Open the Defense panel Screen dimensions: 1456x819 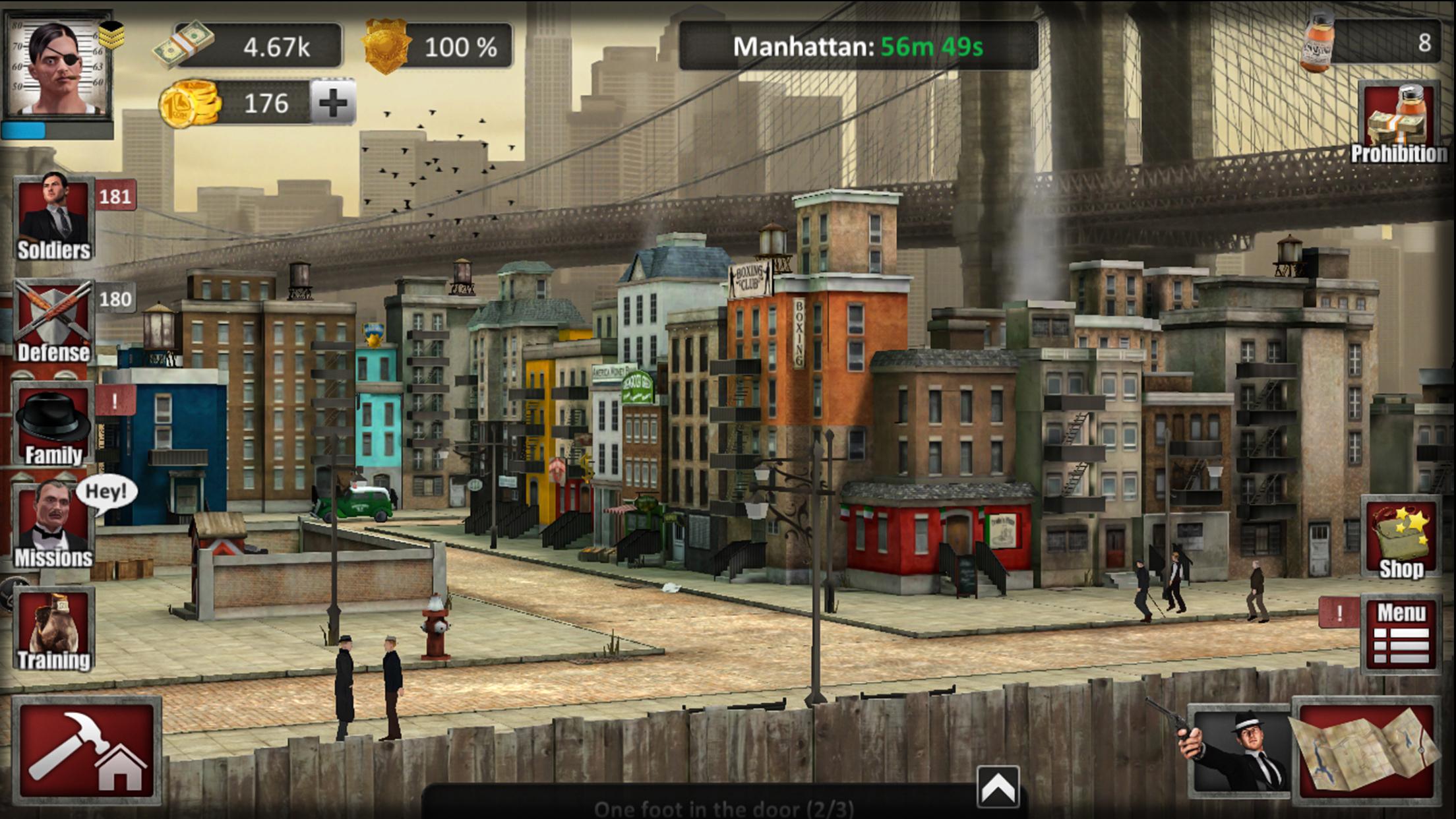click(x=53, y=320)
